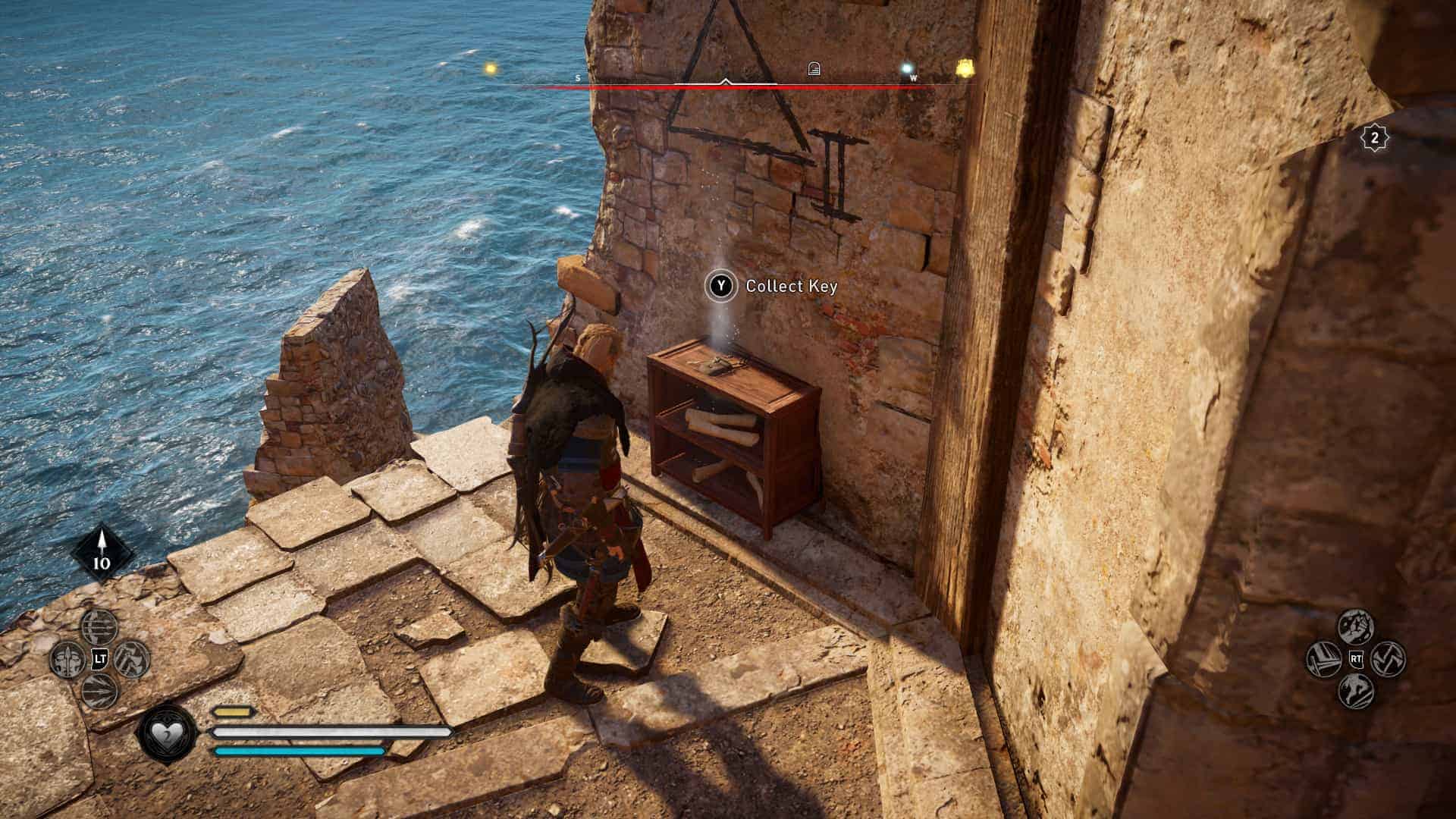Select the rune ability right of RT

[x=1389, y=658]
